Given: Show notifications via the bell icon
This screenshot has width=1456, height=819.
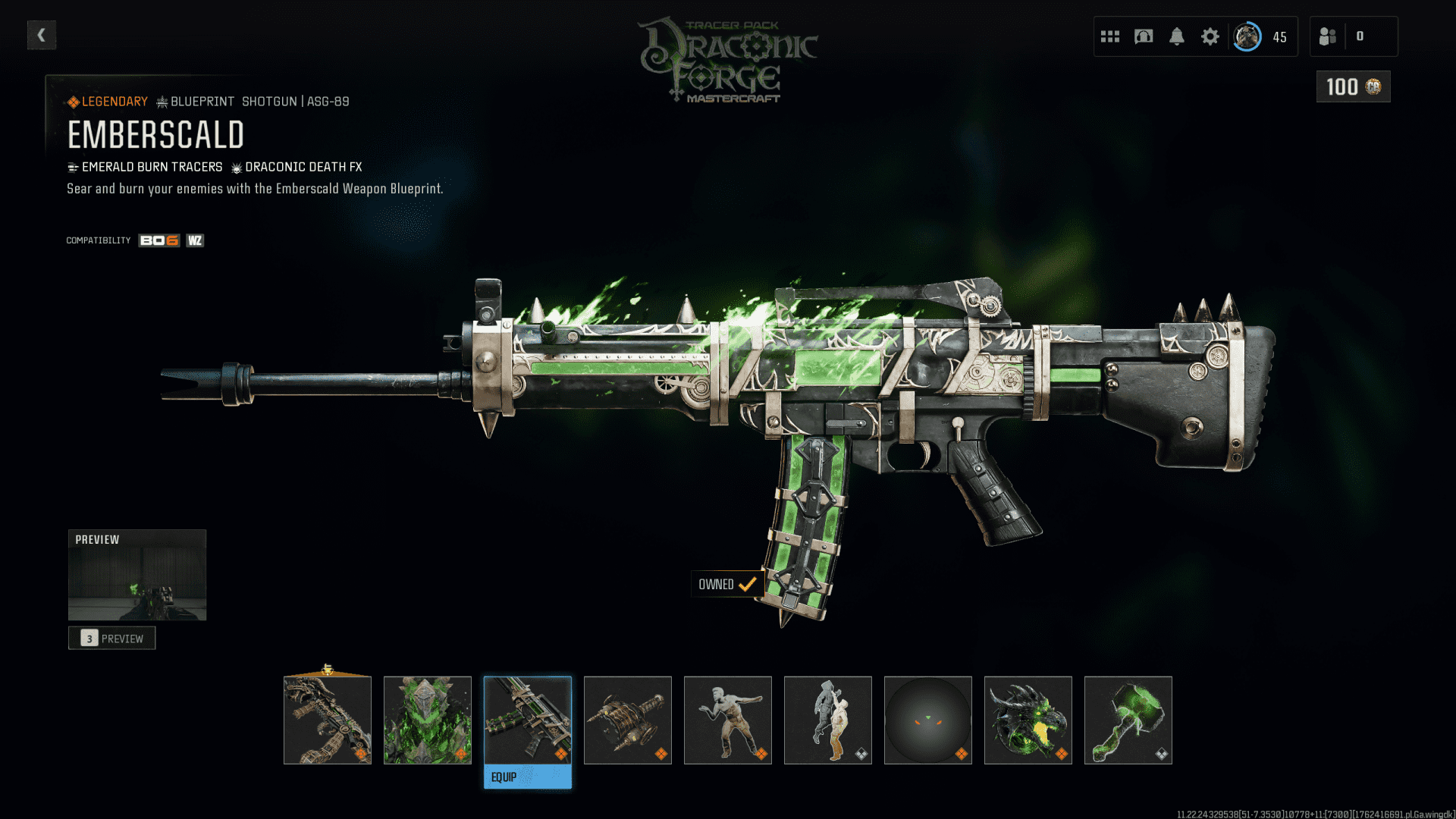Looking at the screenshot, I should (x=1177, y=36).
